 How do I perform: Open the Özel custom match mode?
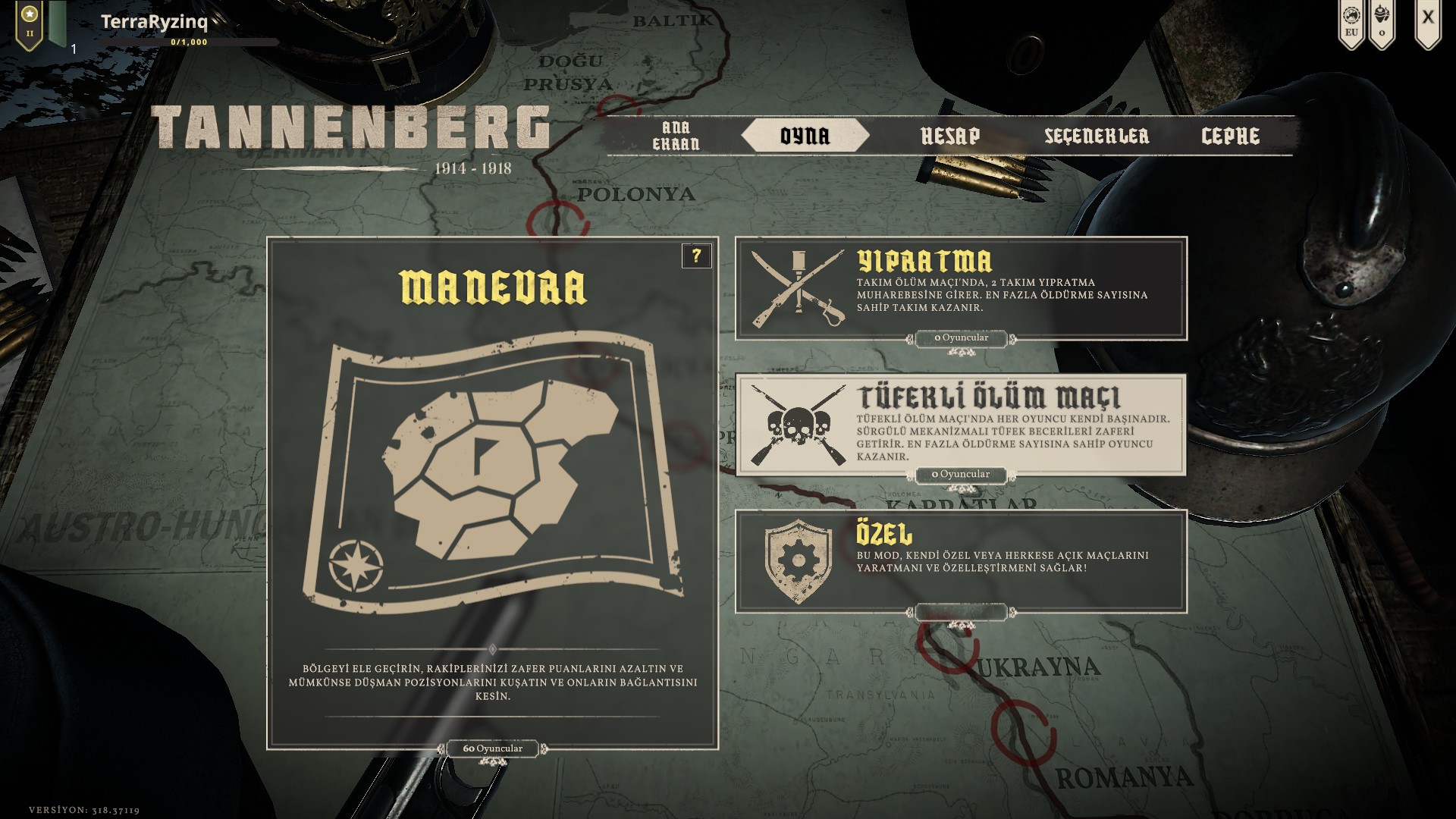(961, 561)
